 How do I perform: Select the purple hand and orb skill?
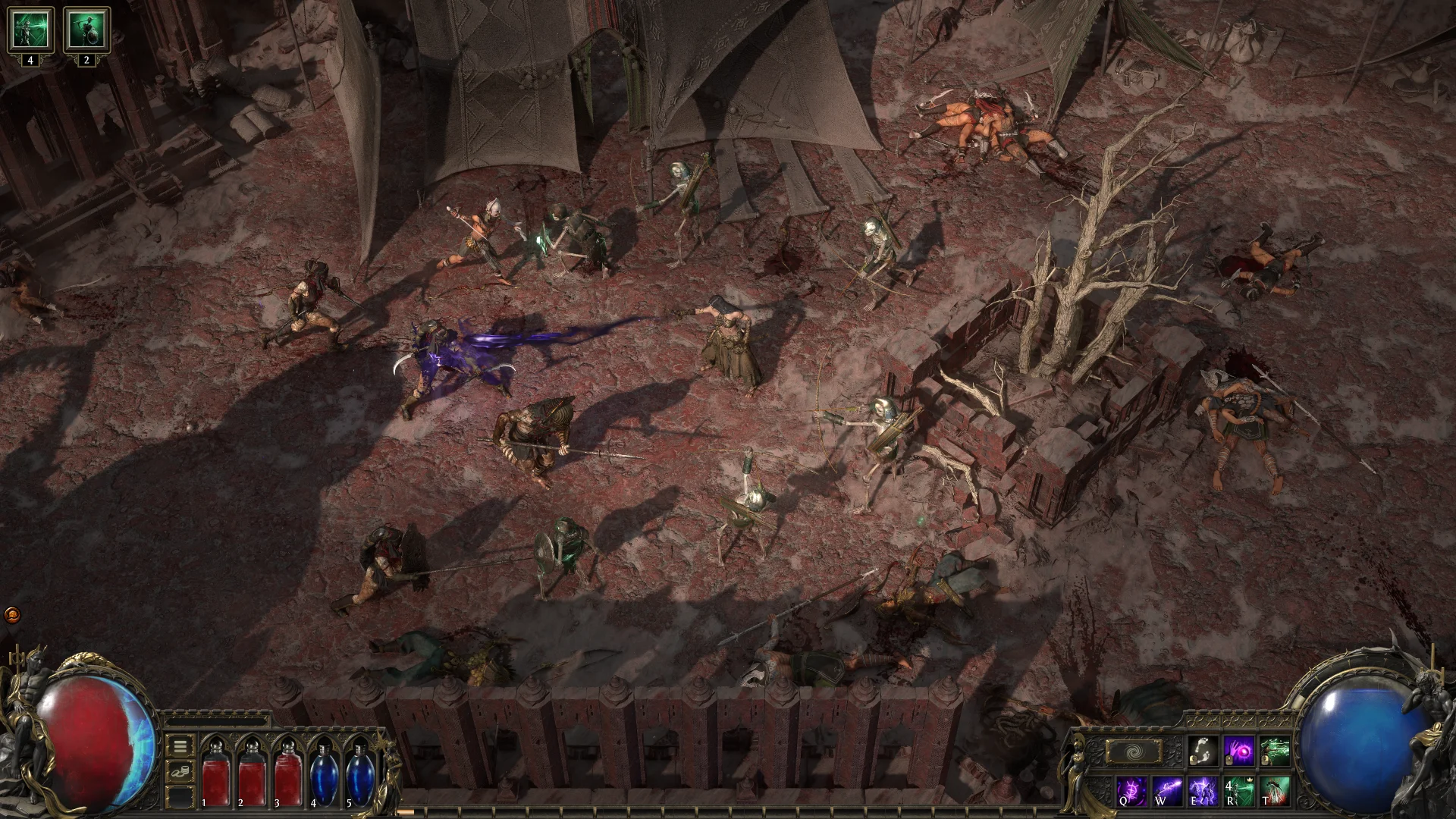(x=1239, y=752)
